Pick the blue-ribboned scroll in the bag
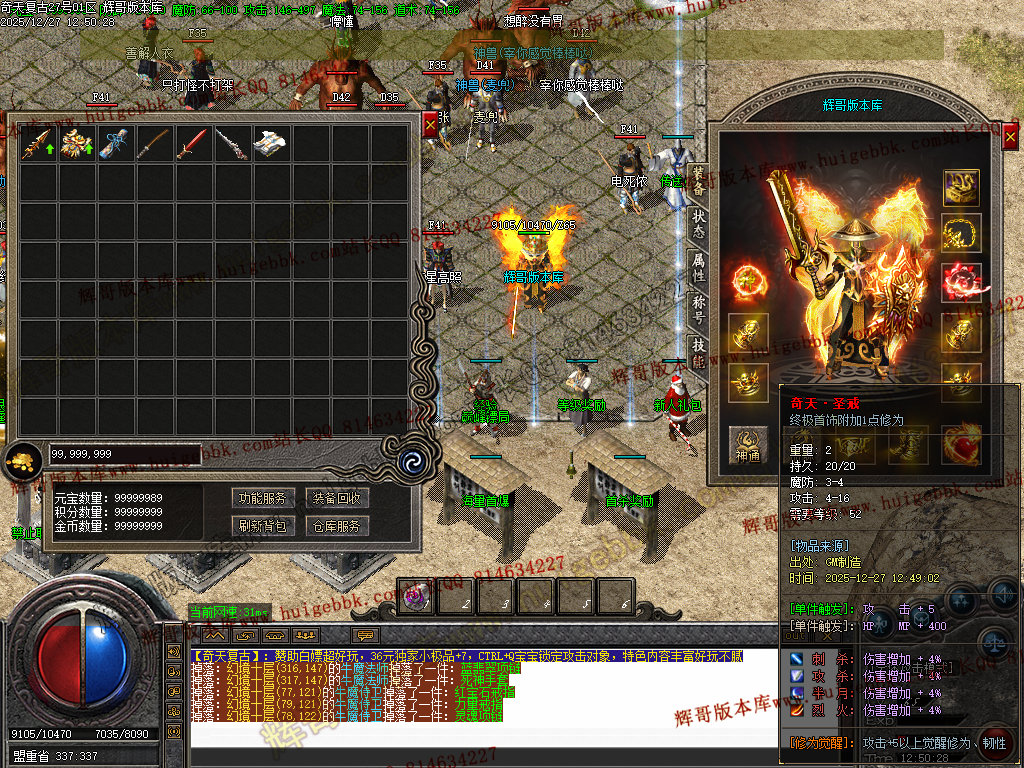Image resolution: width=1024 pixels, height=768 pixels. 115,144
